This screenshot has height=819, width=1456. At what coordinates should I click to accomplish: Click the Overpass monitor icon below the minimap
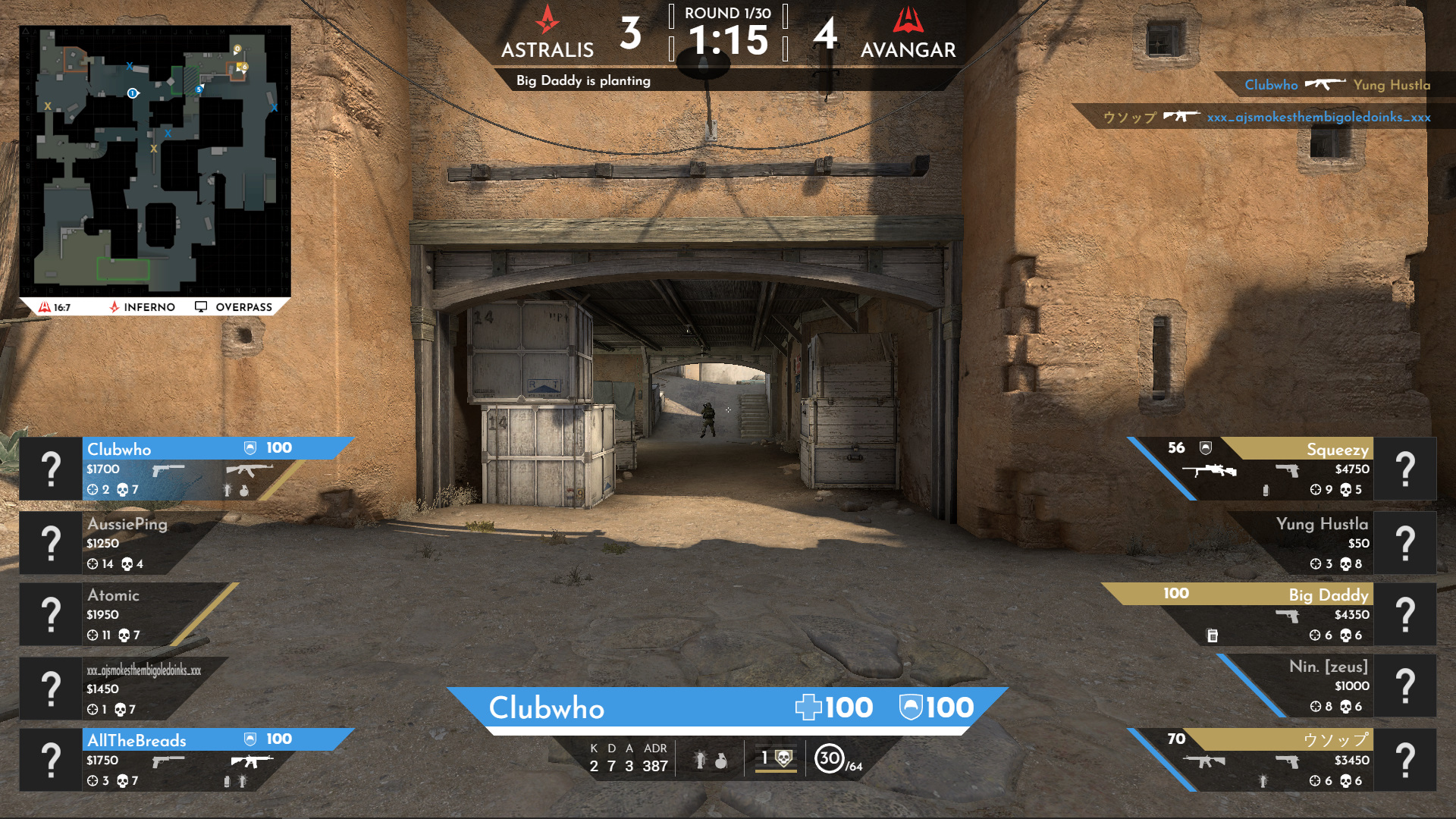pyautogui.click(x=200, y=306)
